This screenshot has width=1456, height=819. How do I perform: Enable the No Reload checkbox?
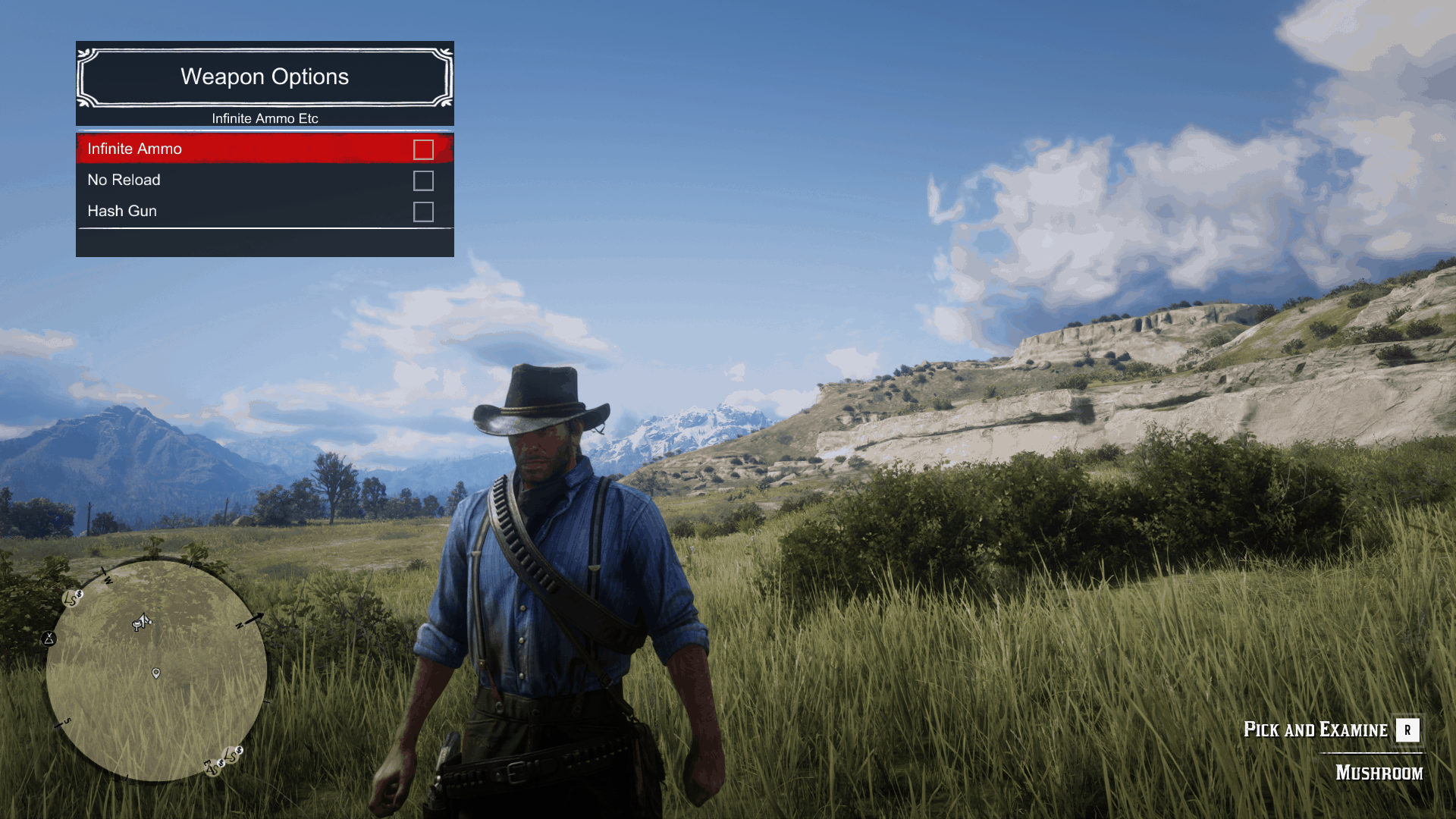[423, 180]
